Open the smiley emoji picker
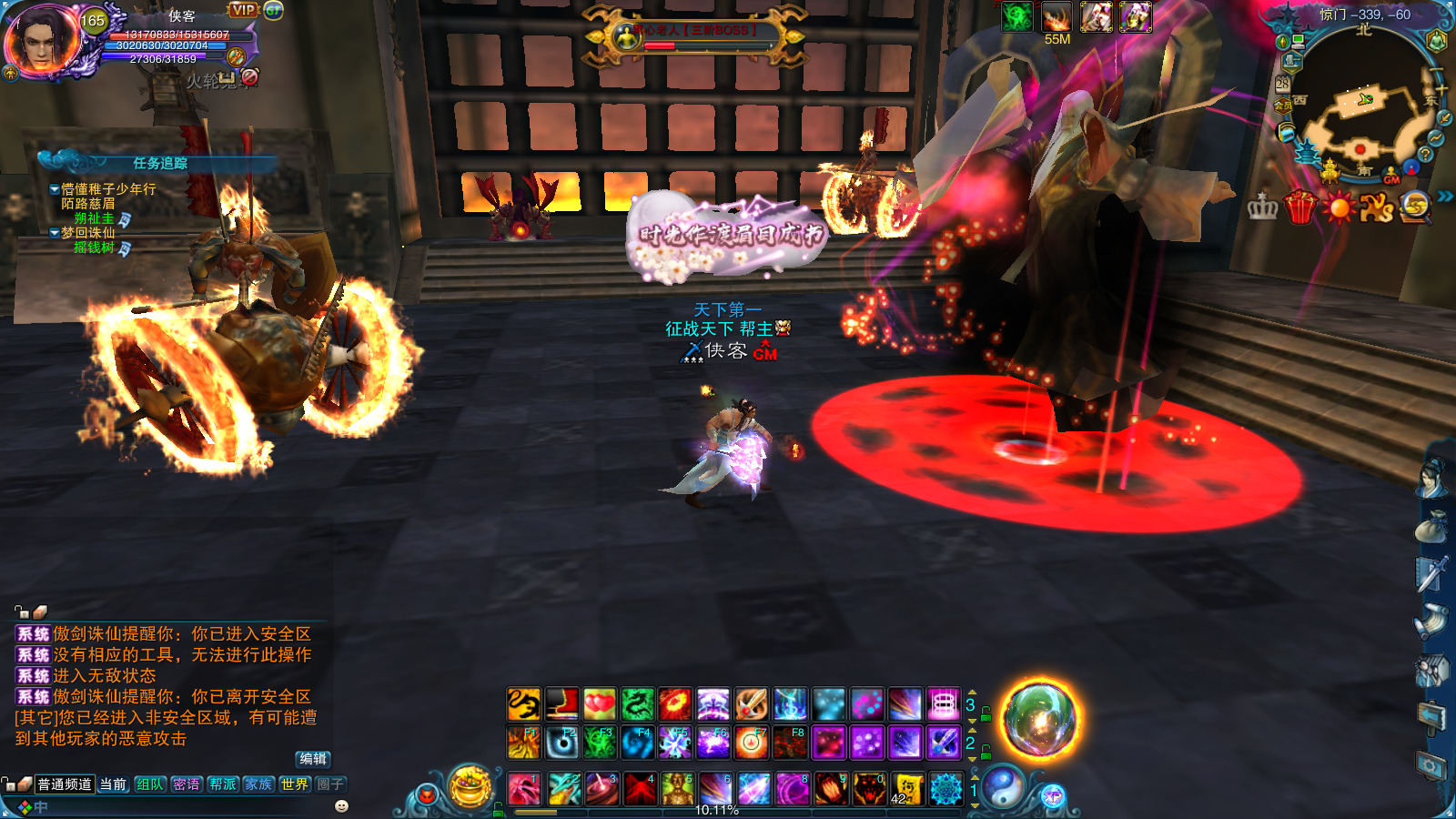This screenshot has height=819, width=1456. (x=342, y=806)
